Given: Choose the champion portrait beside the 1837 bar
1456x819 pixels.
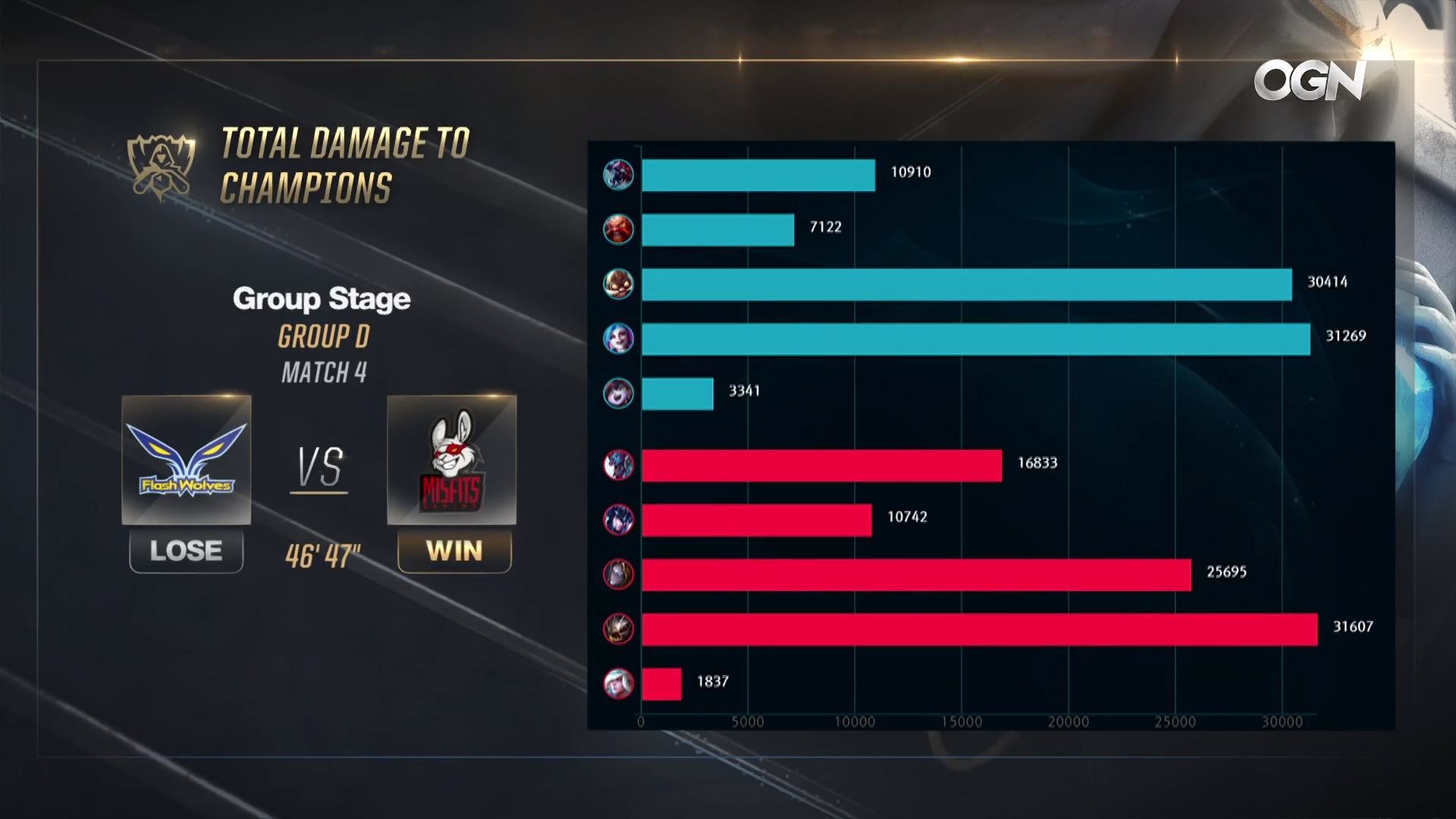Looking at the screenshot, I should tap(618, 683).
